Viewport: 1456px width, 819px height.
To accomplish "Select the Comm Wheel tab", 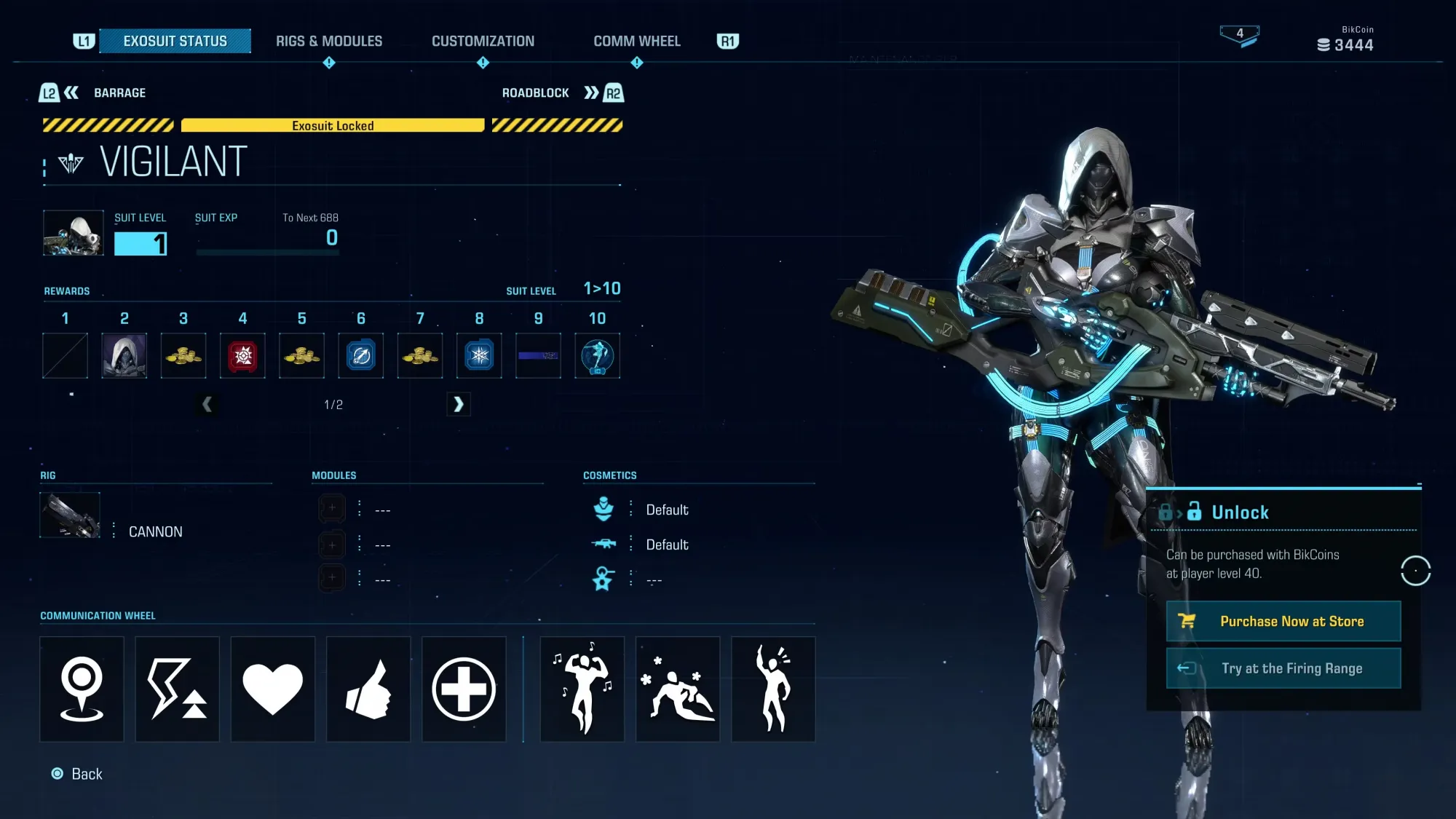I will [x=637, y=41].
